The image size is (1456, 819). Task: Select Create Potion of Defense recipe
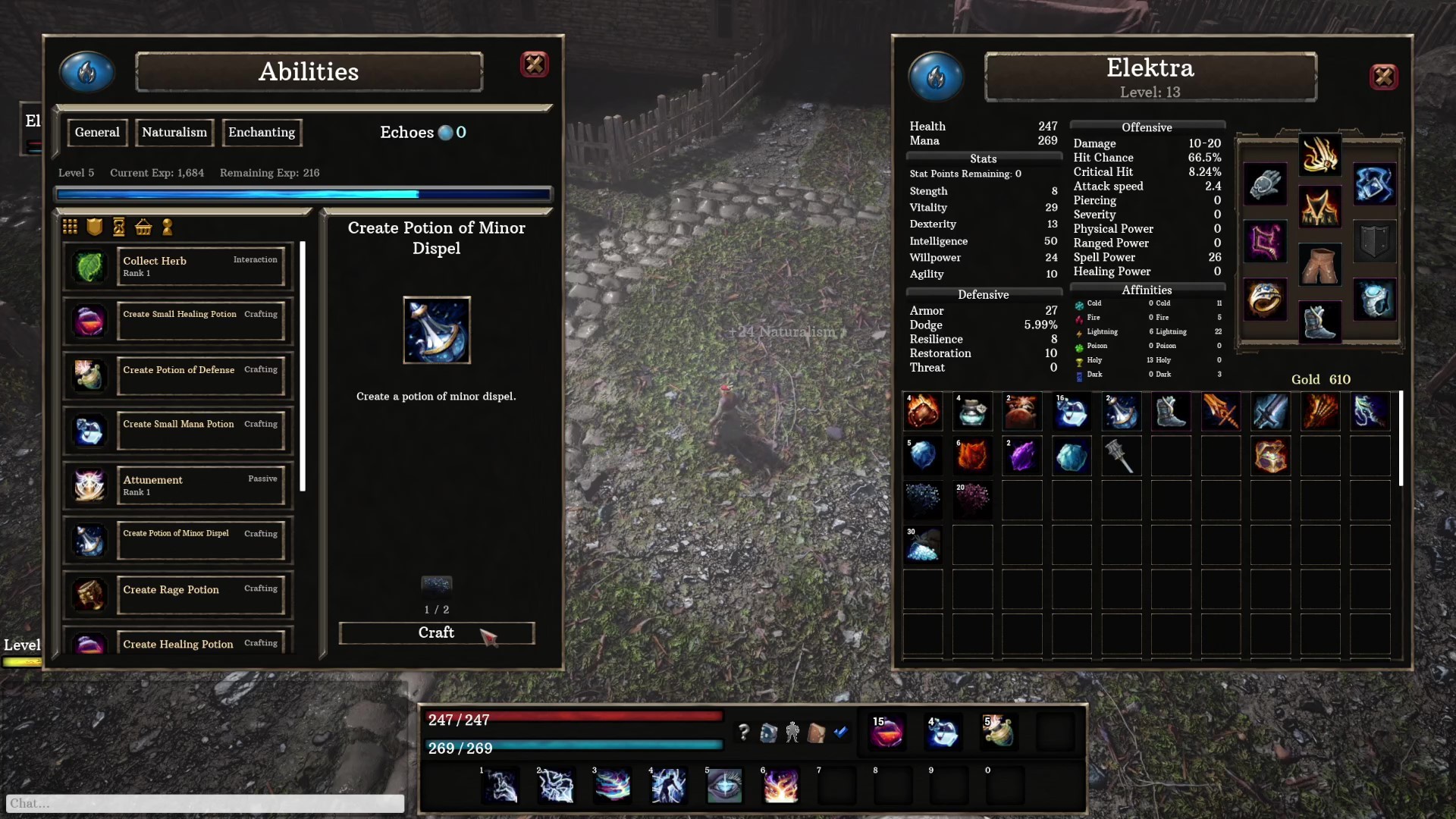201,376
